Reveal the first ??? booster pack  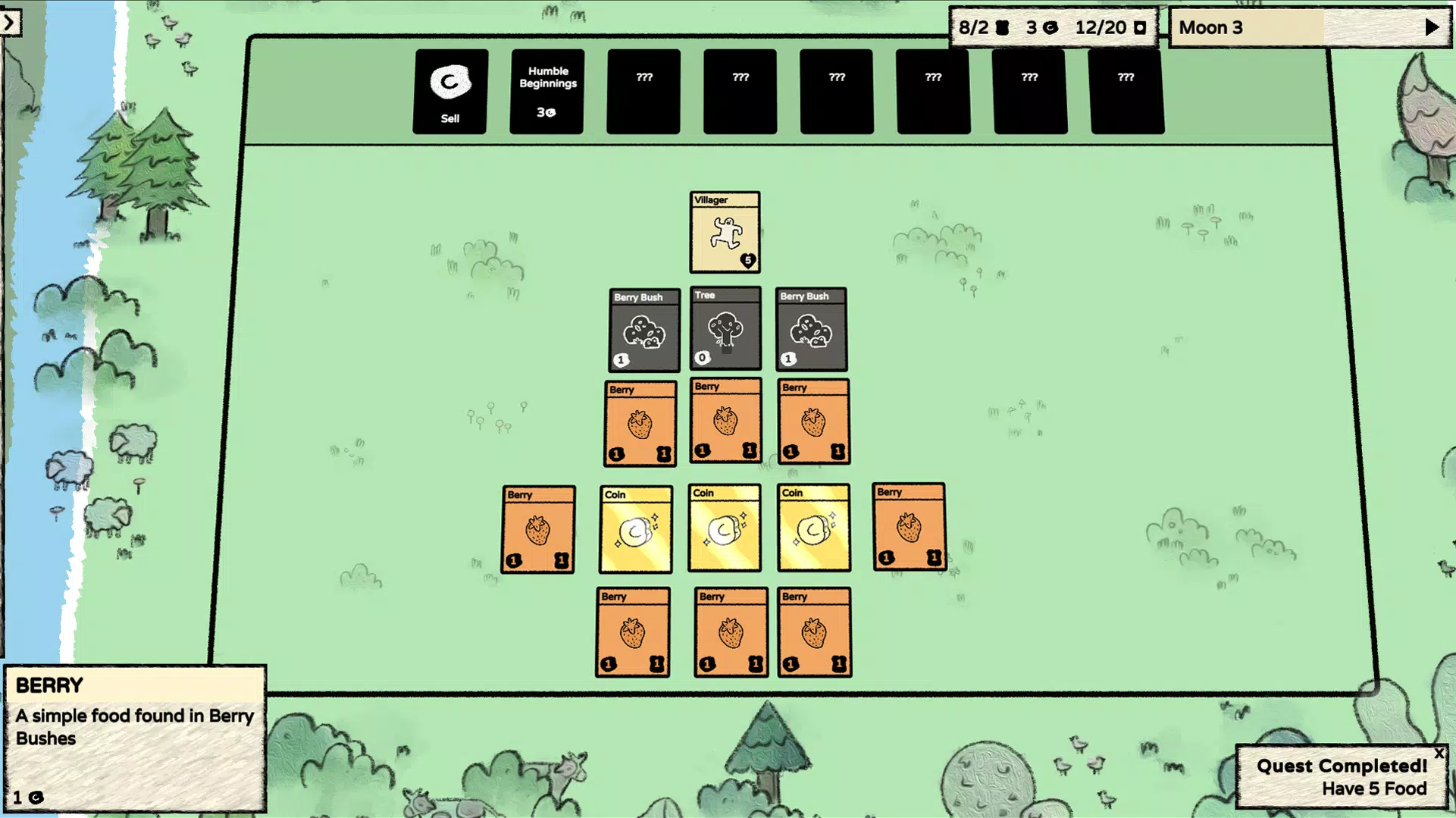(643, 89)
